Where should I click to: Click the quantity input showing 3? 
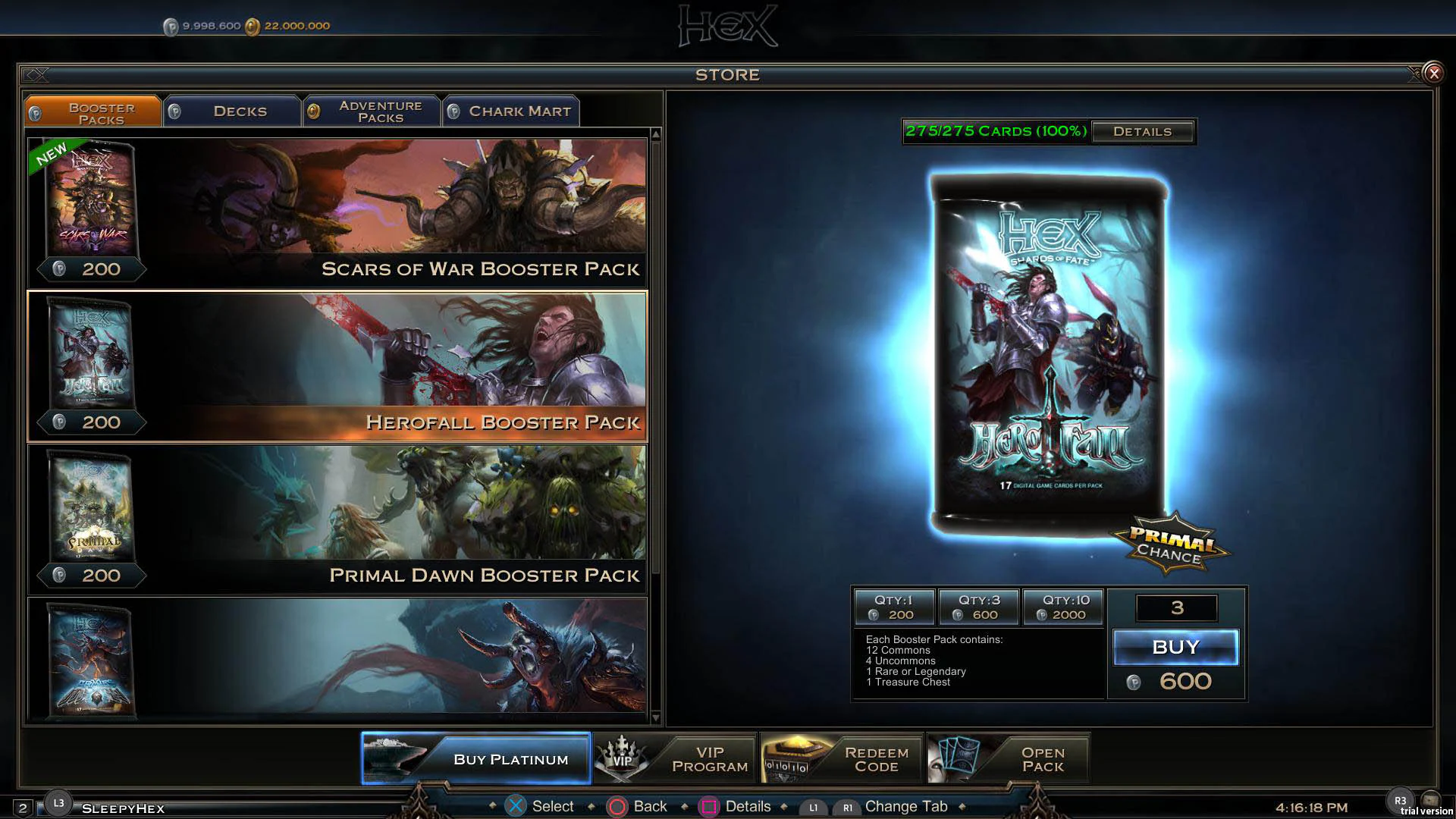pos(1176,607)
